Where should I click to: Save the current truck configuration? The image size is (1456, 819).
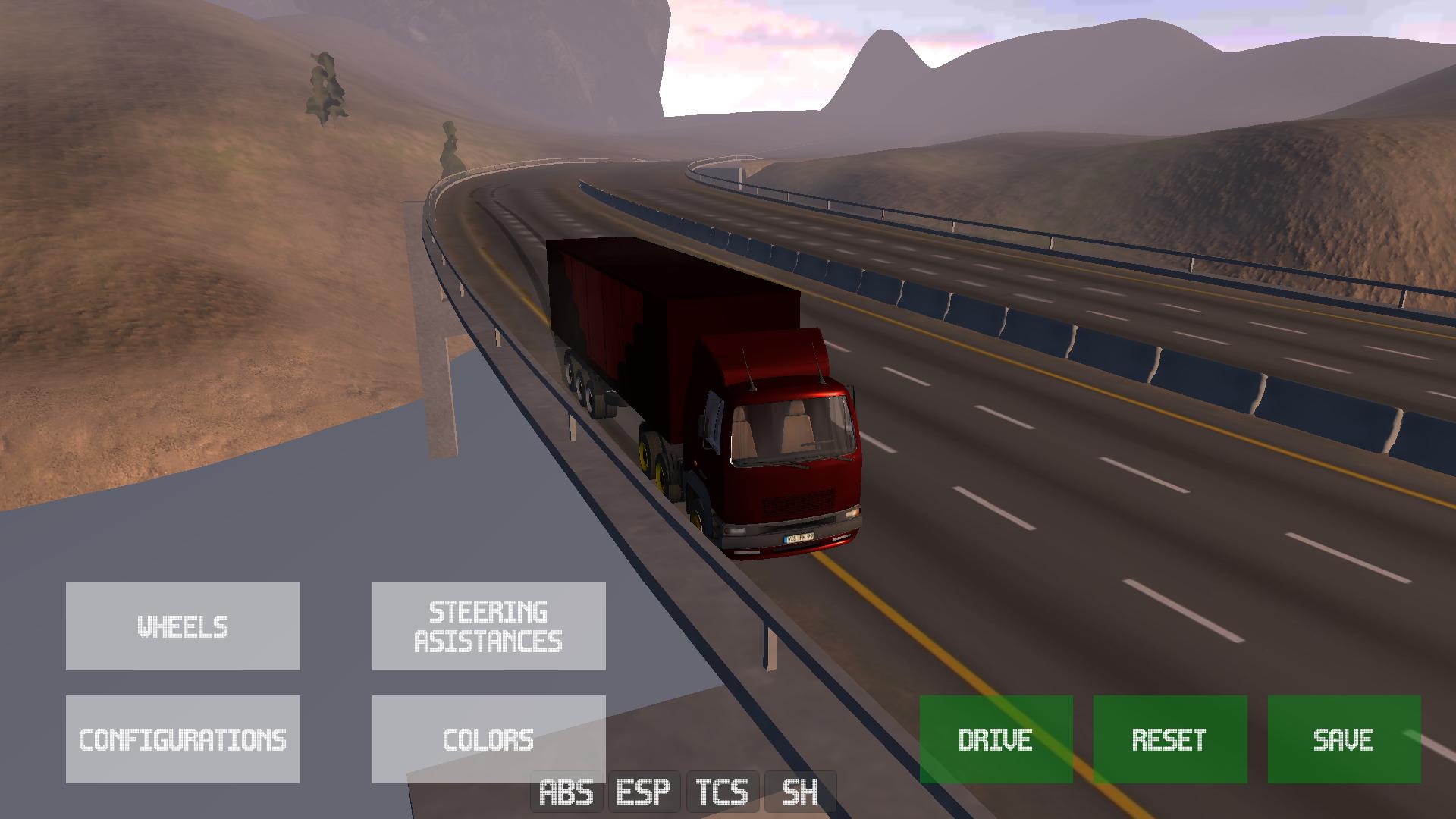coord(1344,739)
